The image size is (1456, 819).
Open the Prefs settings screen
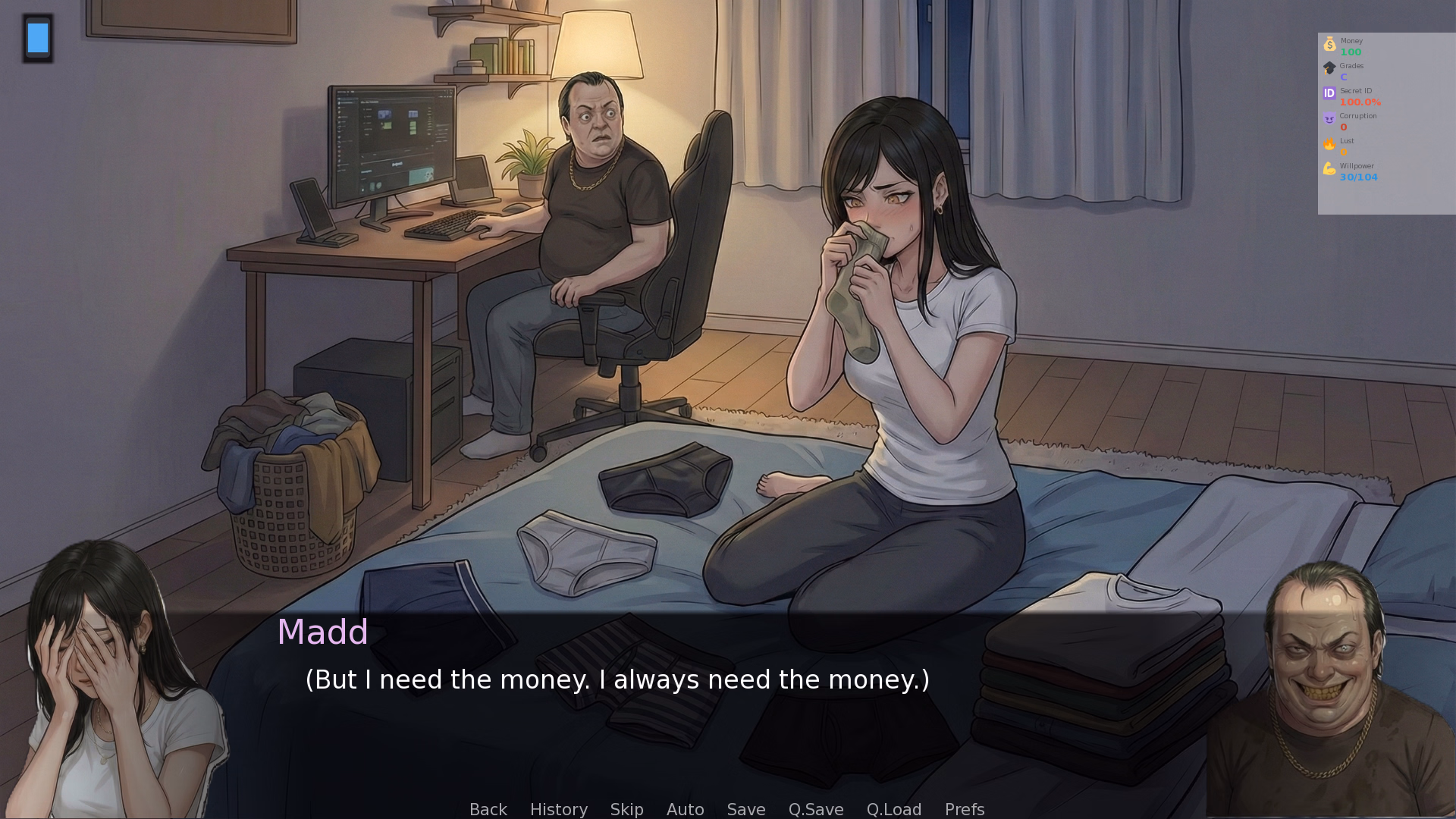point(964,809)
